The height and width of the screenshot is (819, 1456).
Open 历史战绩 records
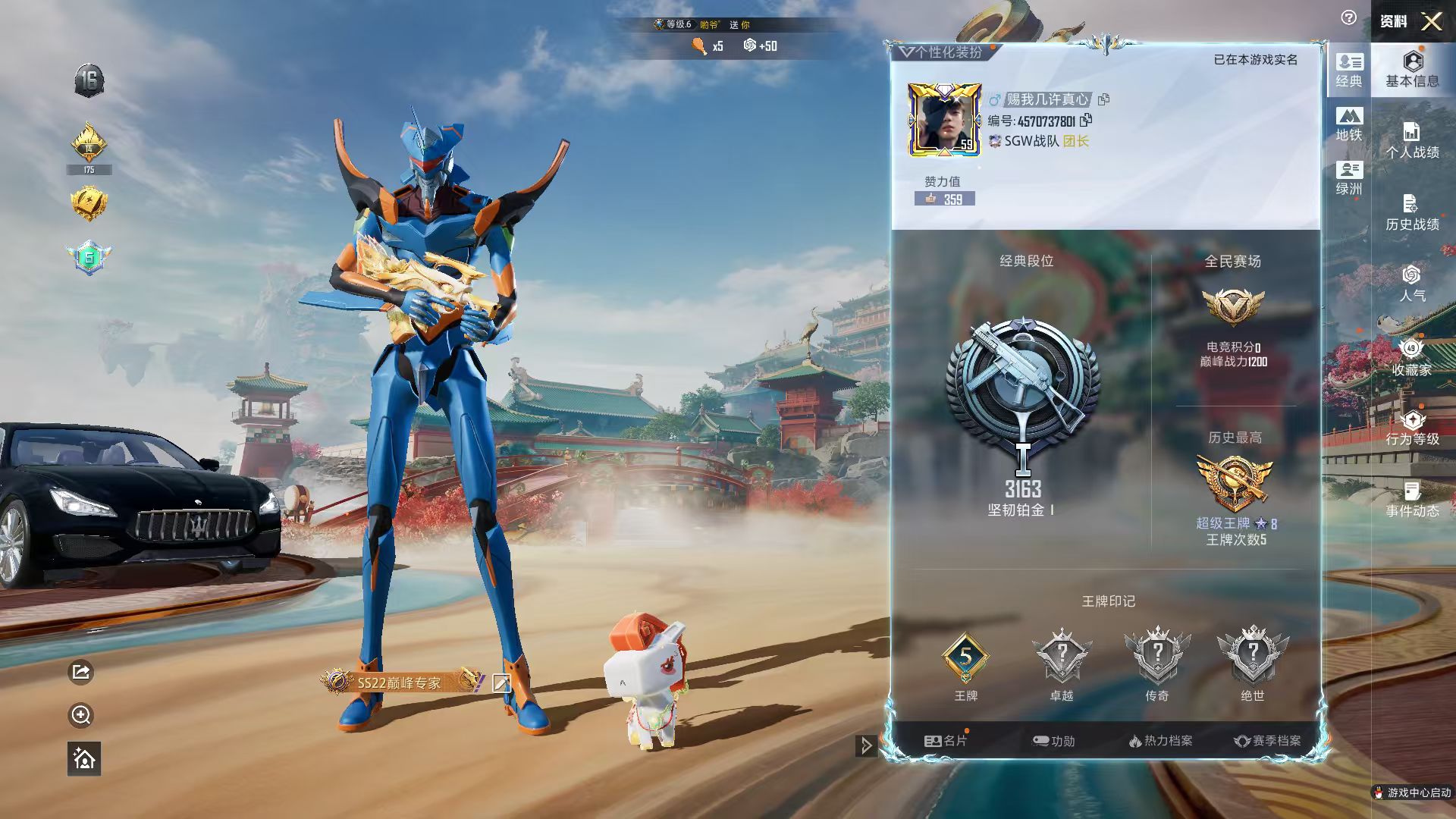coord(1412,213)
